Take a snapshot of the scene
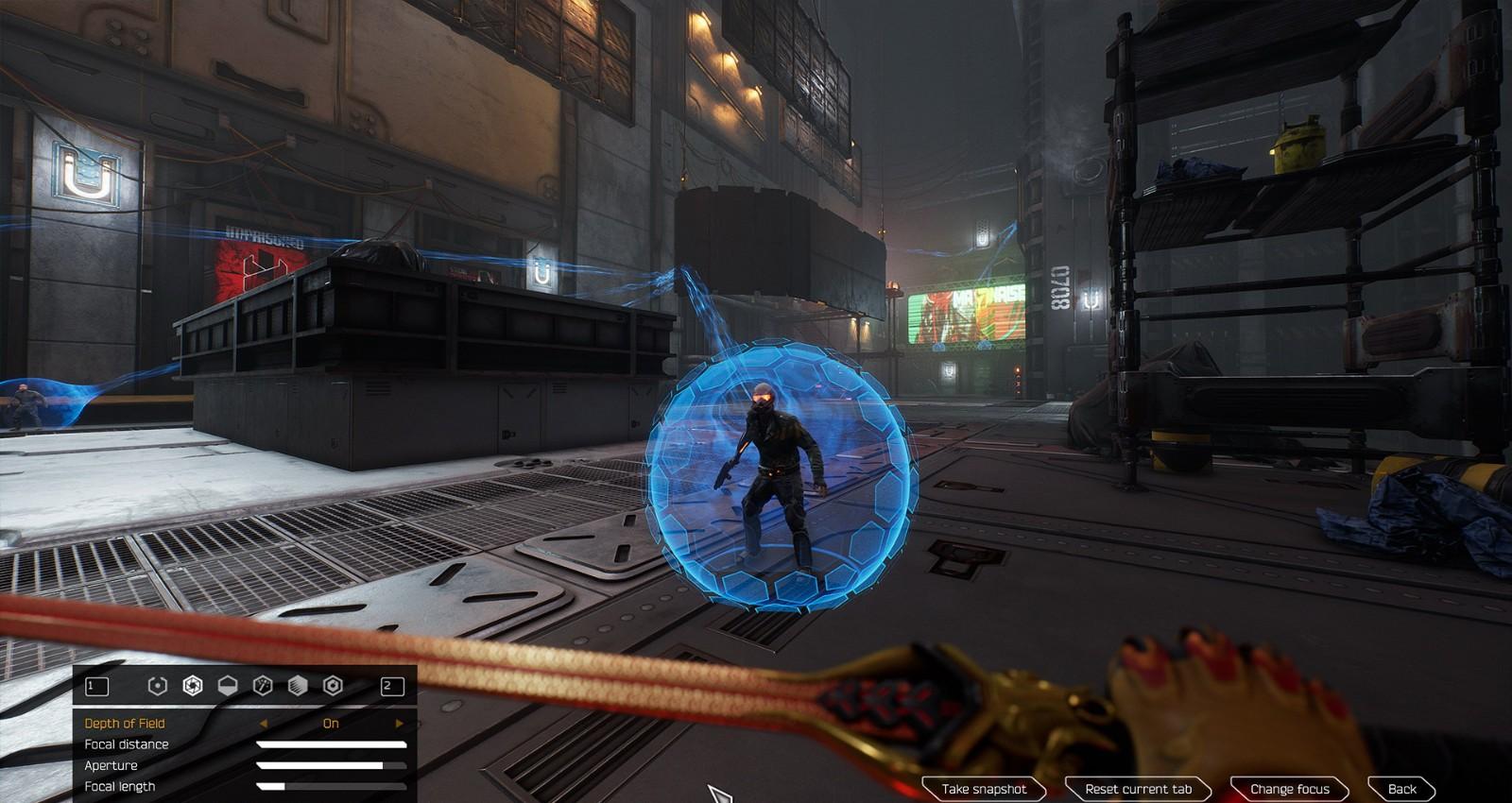Screen dimensions: 1512x803 coord(984,789)
